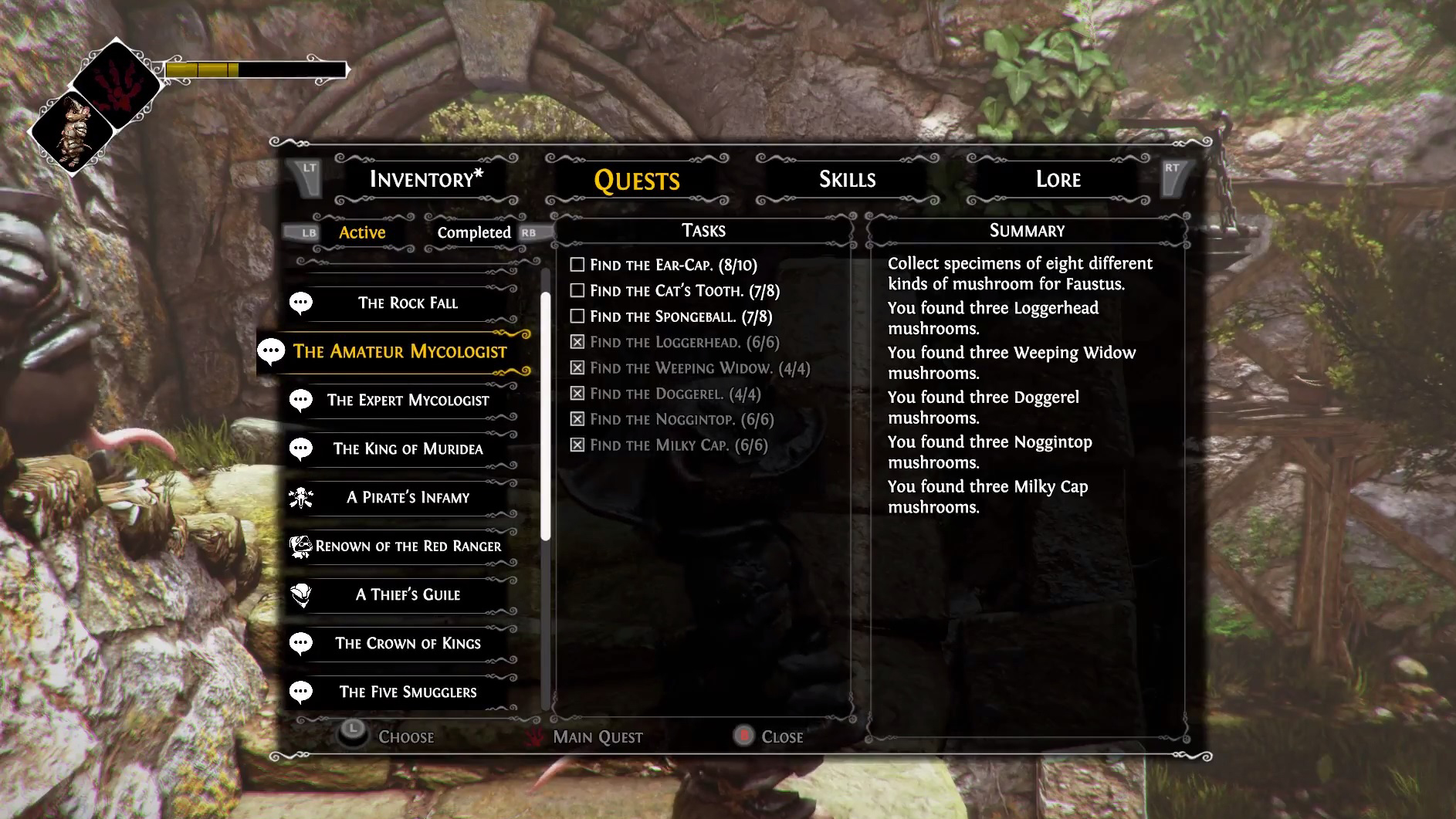
Task: Click the Find the Spongeball task
Action: [x=680, y=316]
